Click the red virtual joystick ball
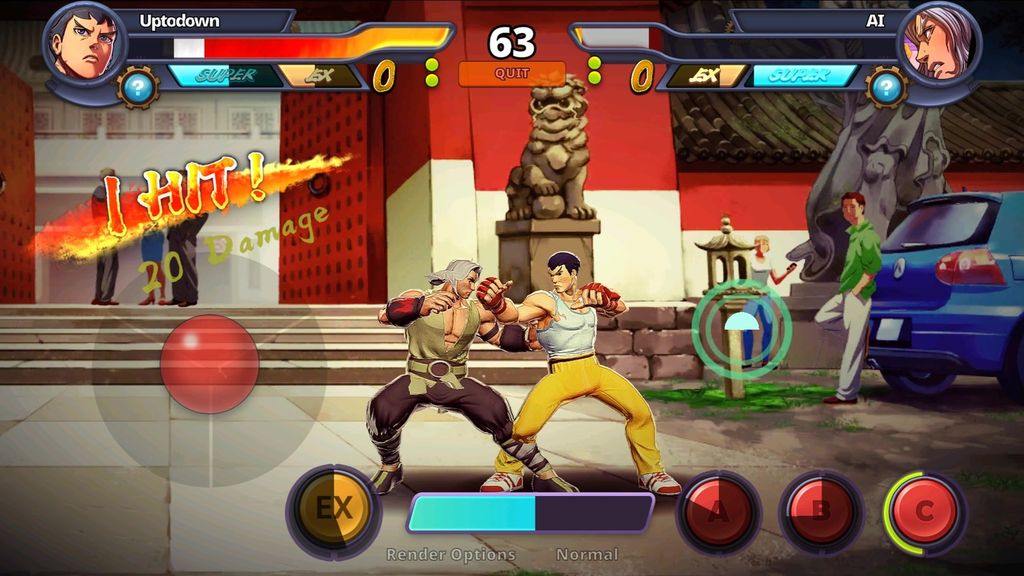Screen dimensions: 1024x576 point(210,363)
